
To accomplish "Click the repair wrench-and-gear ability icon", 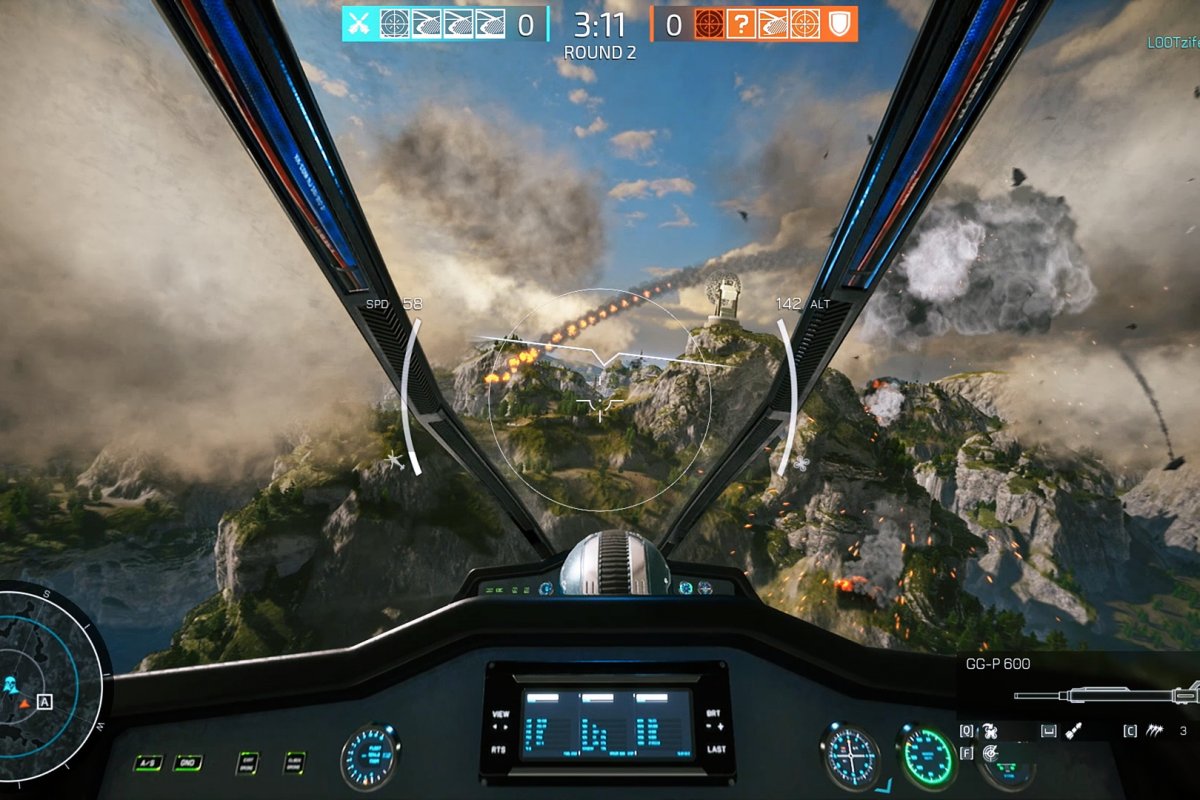I will click(990, 731).
